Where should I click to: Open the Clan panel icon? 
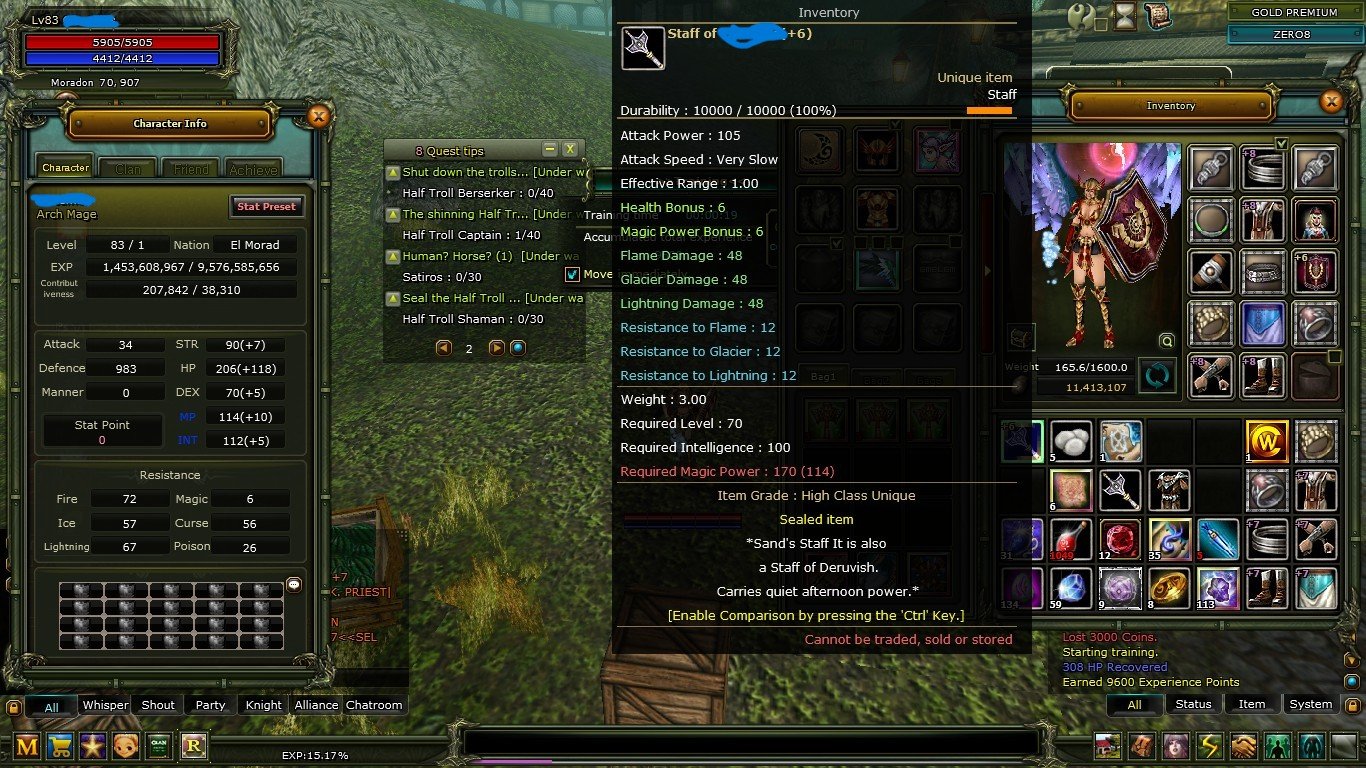tap(158, 746)
